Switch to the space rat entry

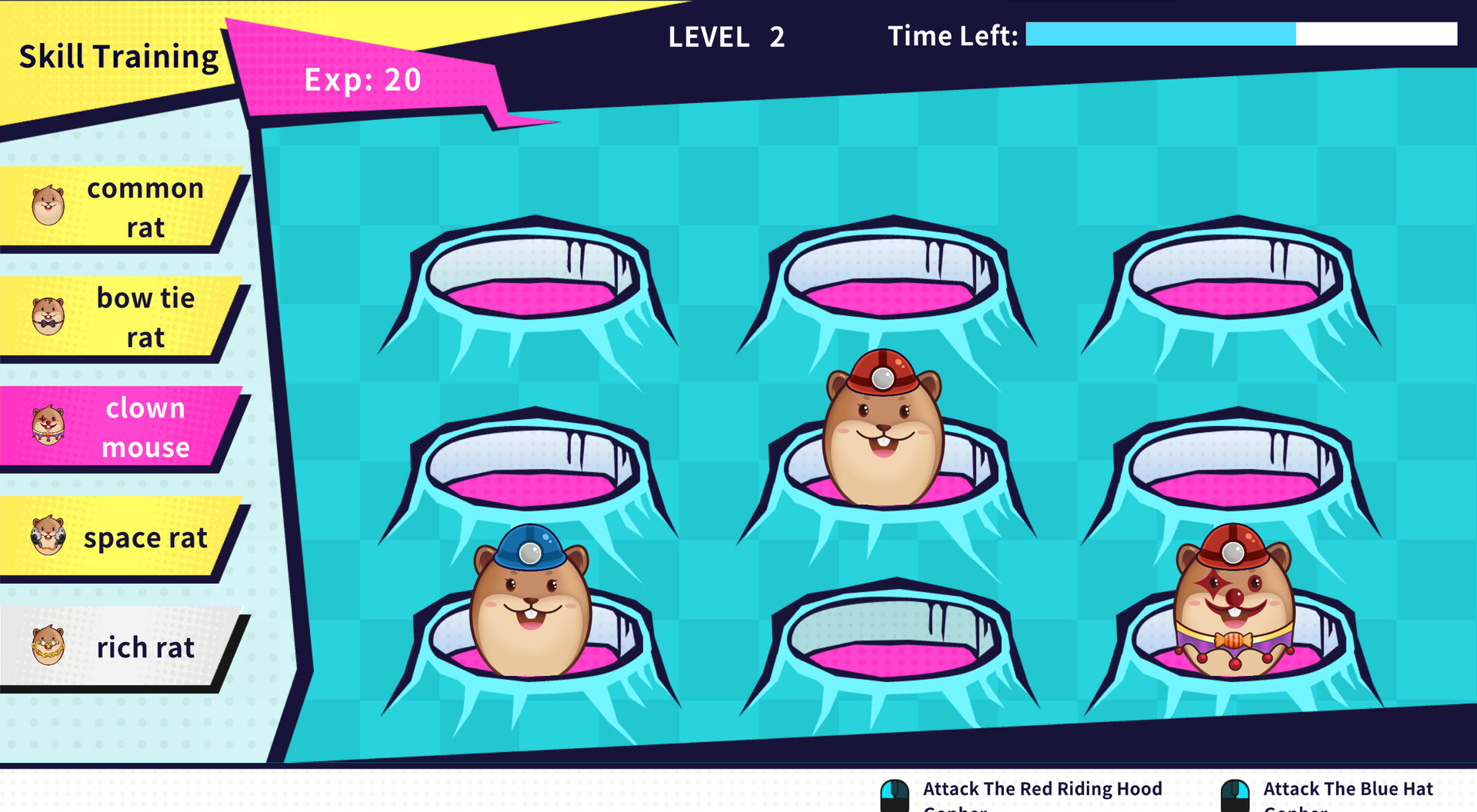coord(145,538)
